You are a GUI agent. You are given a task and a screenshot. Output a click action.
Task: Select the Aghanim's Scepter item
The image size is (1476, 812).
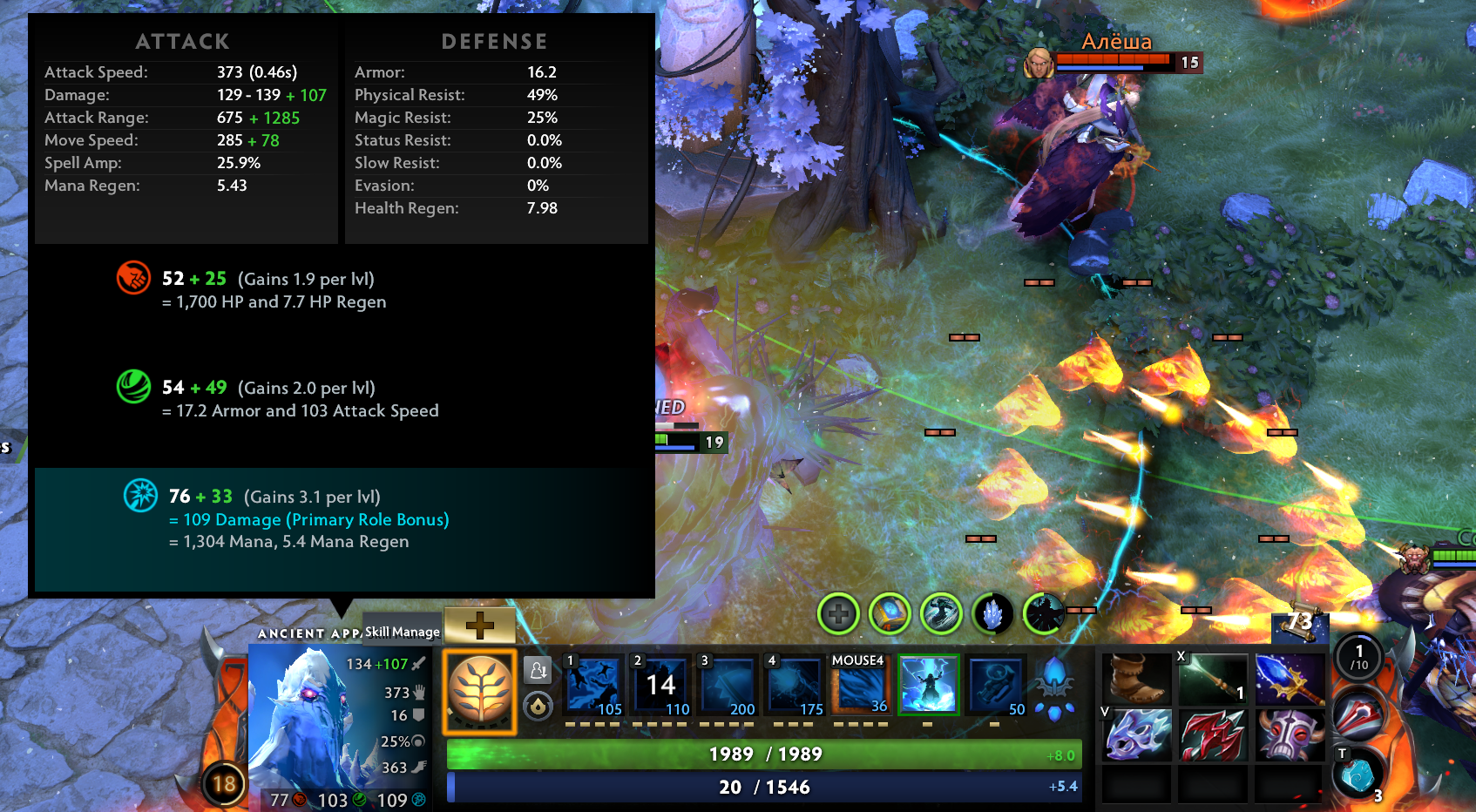[x=1289, y=679]
